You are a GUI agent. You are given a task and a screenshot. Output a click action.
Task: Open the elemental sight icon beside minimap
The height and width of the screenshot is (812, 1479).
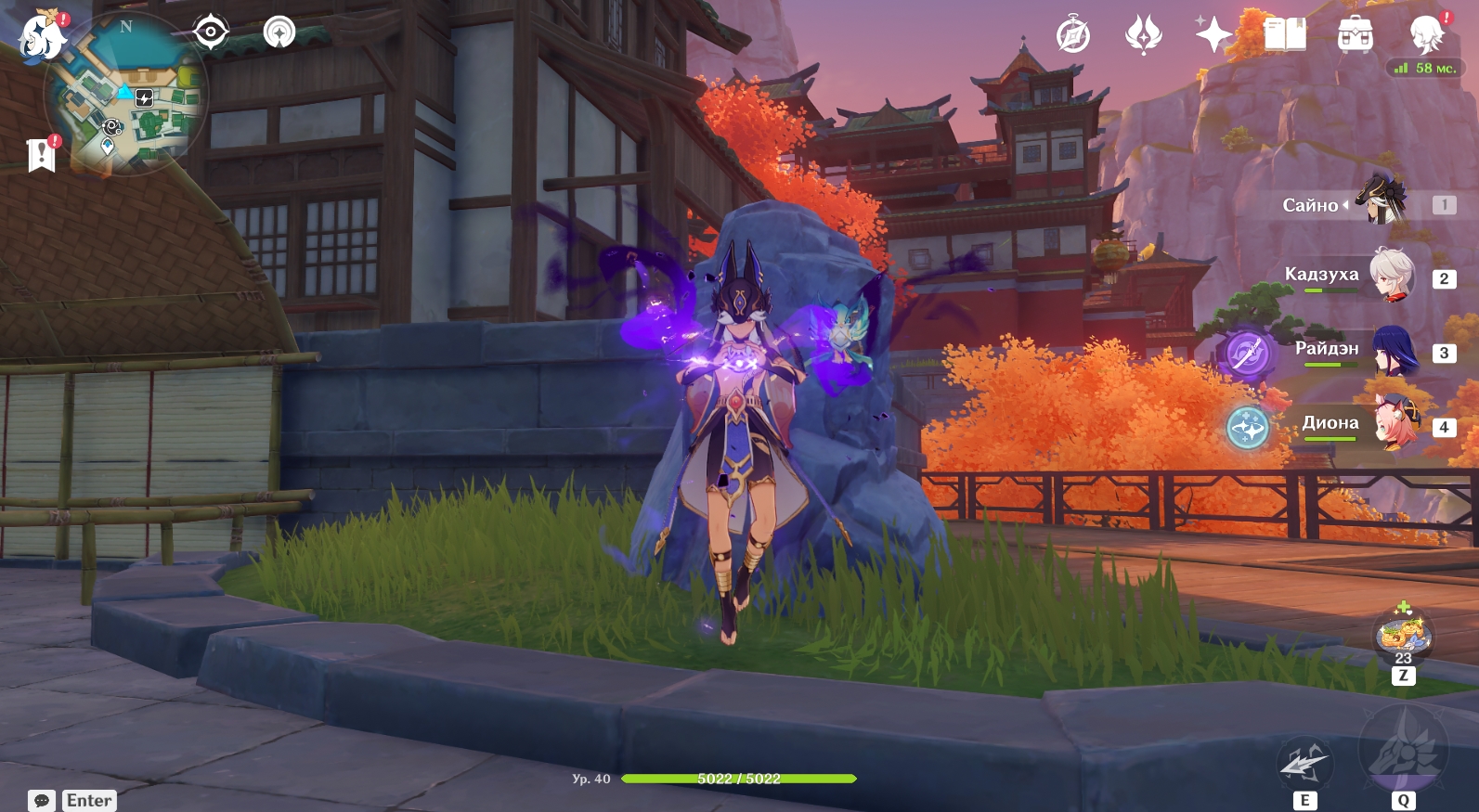(x=279, y=32)
